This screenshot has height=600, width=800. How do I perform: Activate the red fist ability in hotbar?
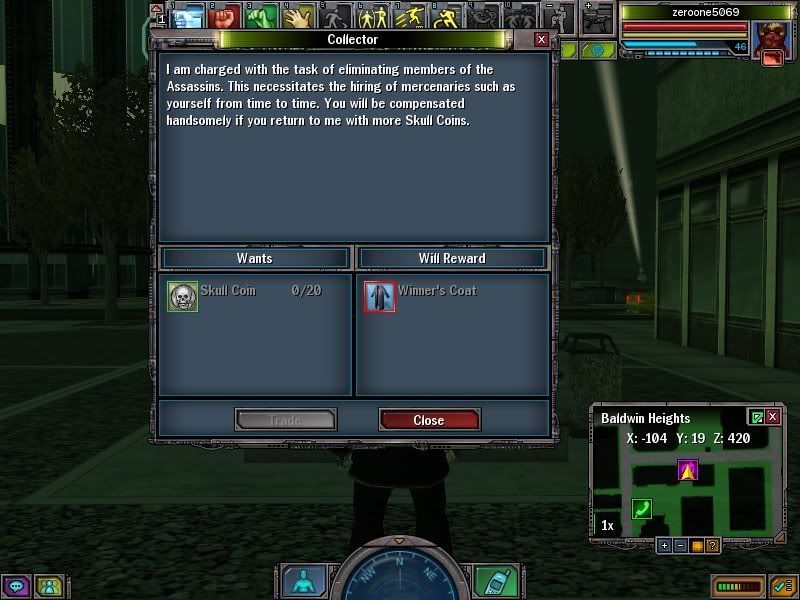(x=224, y=16)
